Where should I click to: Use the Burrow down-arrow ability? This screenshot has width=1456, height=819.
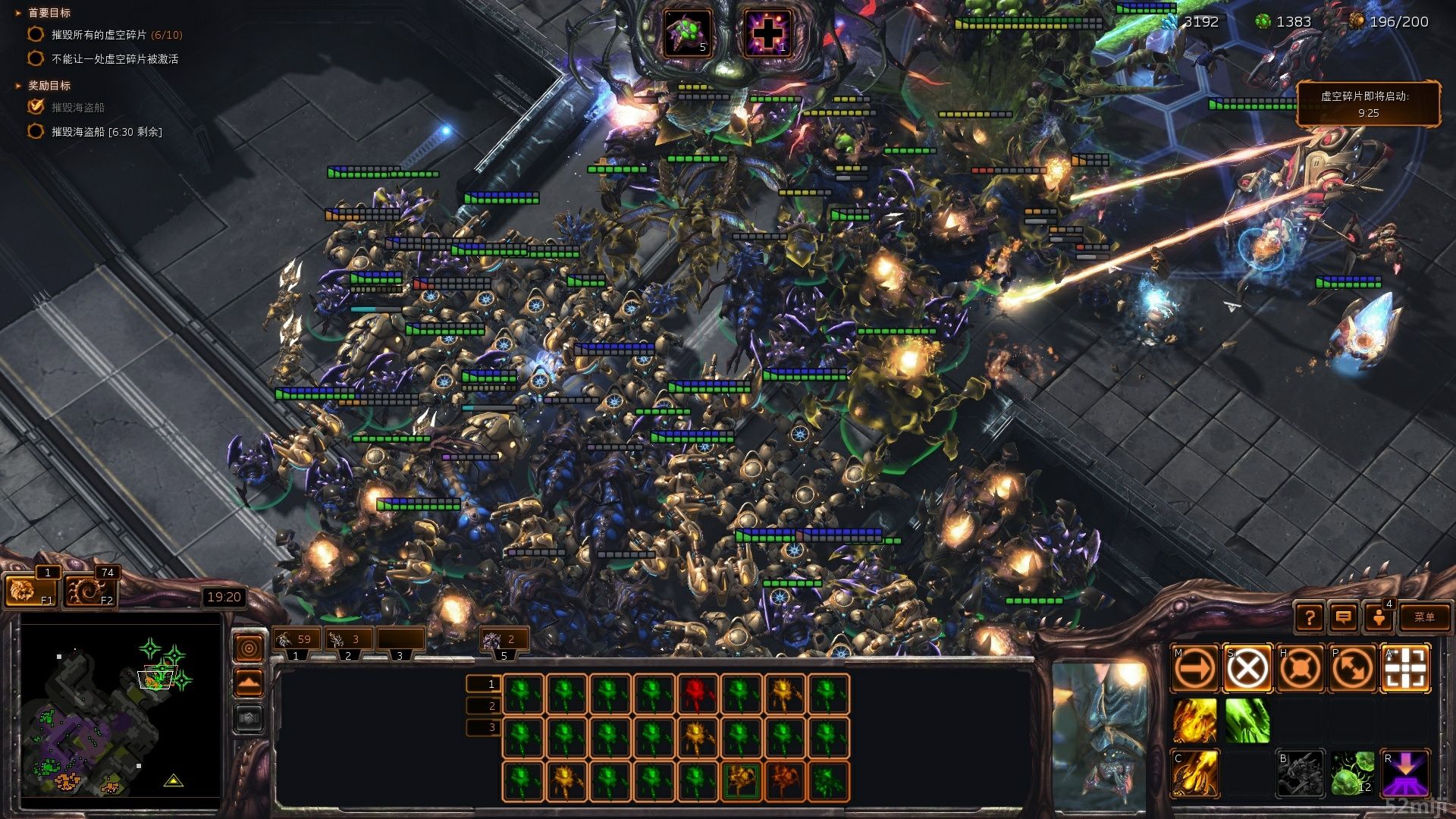point(1405,773)
